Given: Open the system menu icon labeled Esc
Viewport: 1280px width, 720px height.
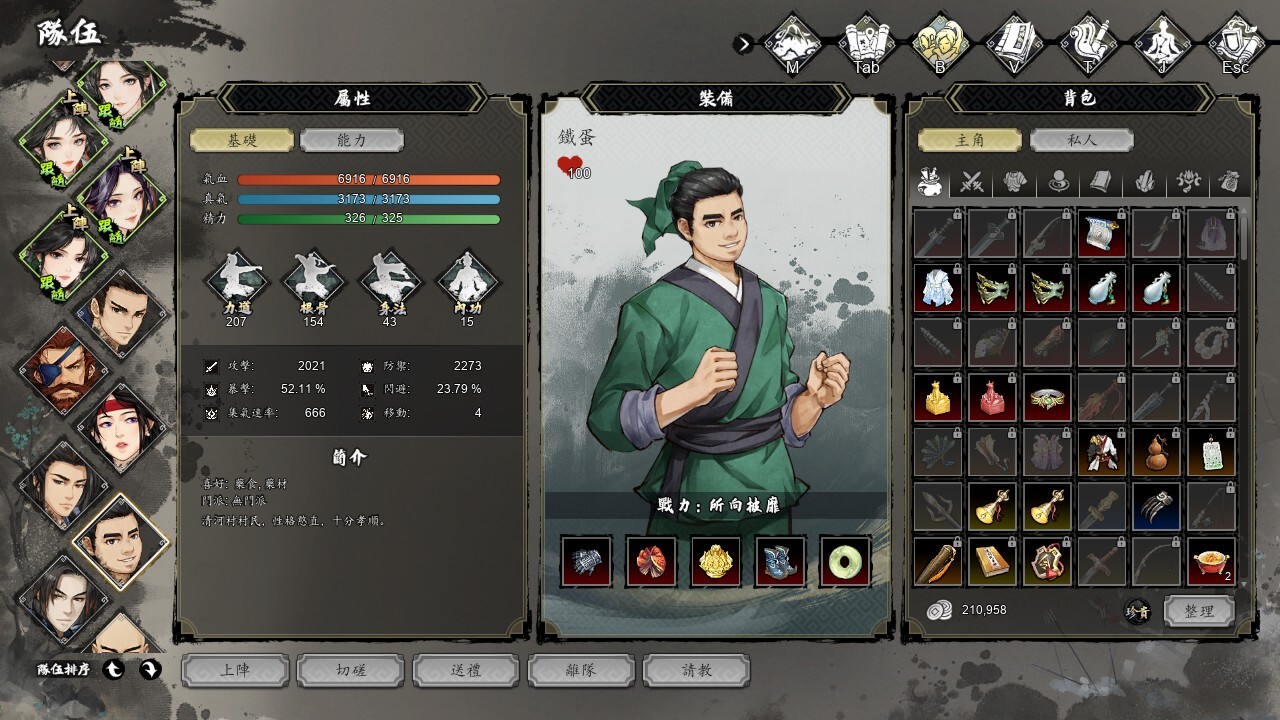Looking at the screenshot, I should point(1236,43).
